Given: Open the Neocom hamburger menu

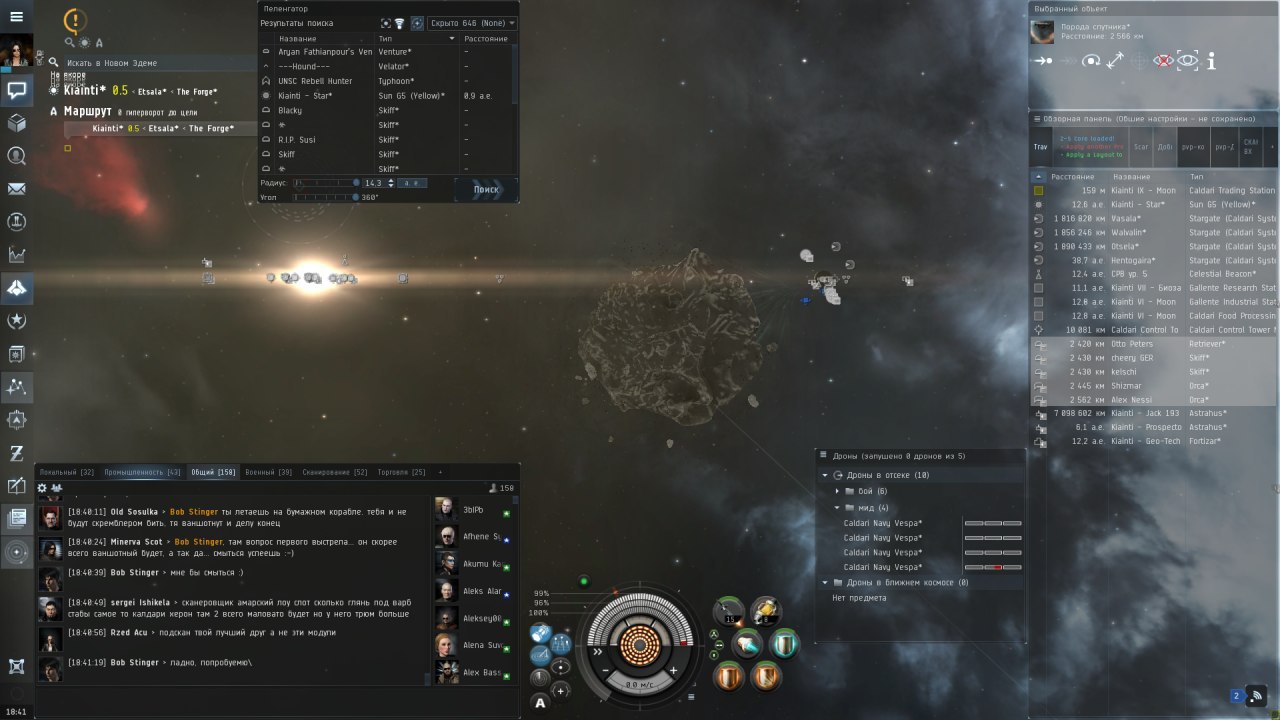Looking at the screenshot, I should 16,17.
